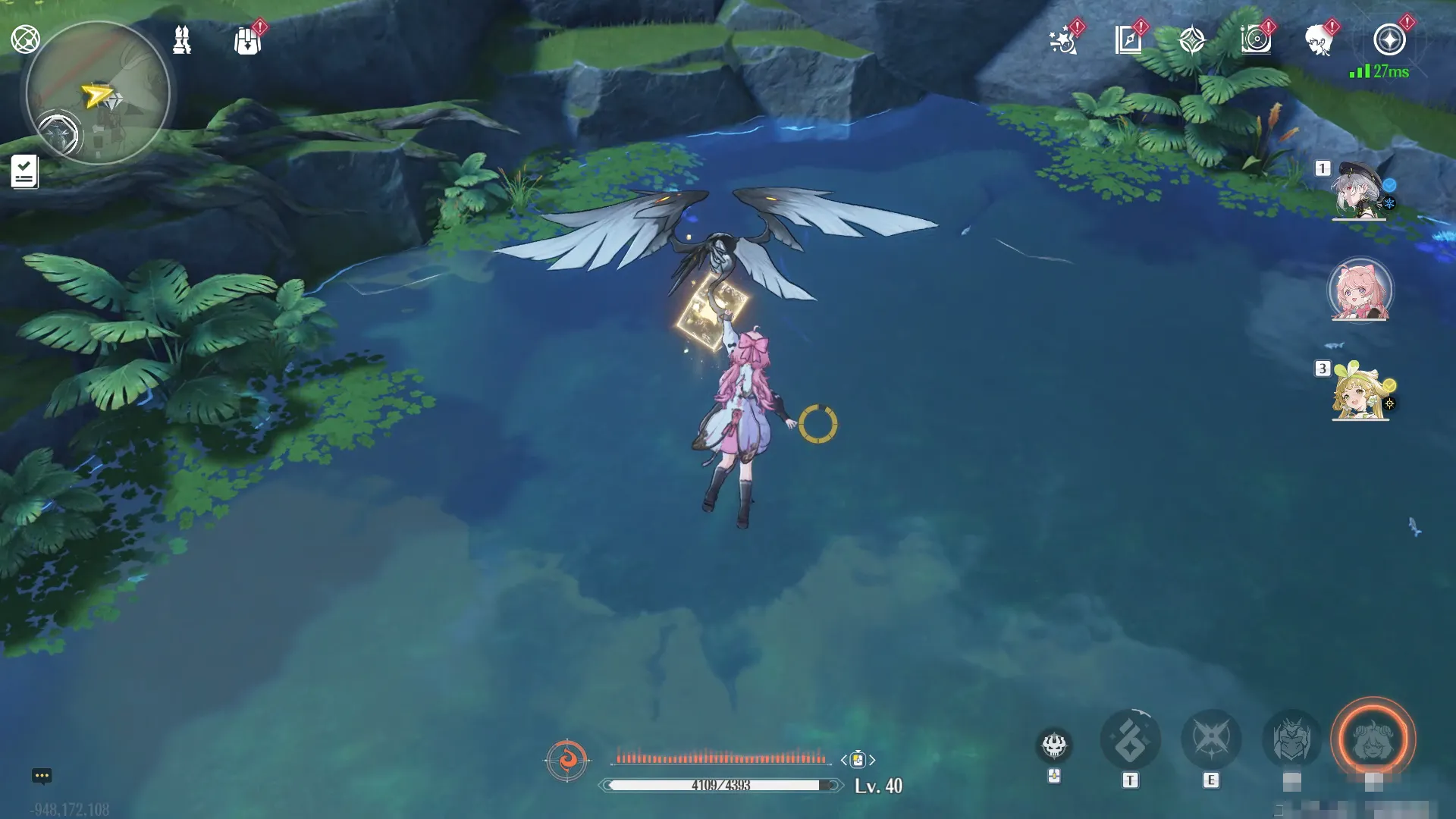
Task: Open the quest checklist icon
Action: pos(24,171)
